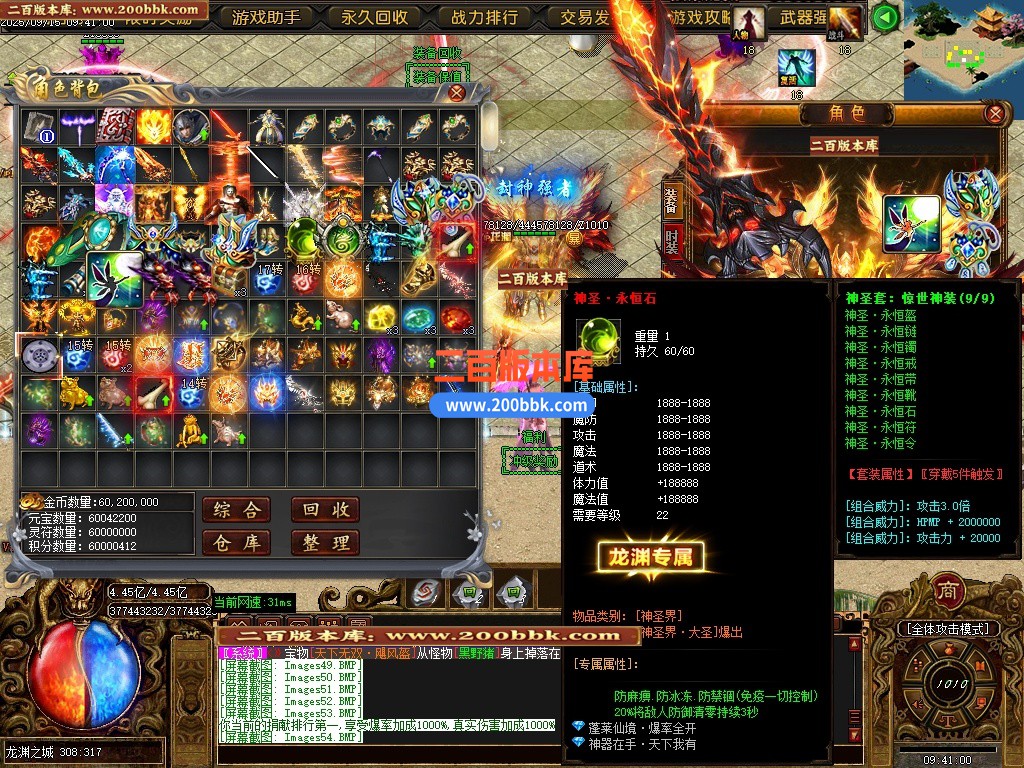The height and width of the screenshot is (768, 1024).
Task: Toggle the 全体攻击模式 attack mode
Action: (x=948, y=628)
